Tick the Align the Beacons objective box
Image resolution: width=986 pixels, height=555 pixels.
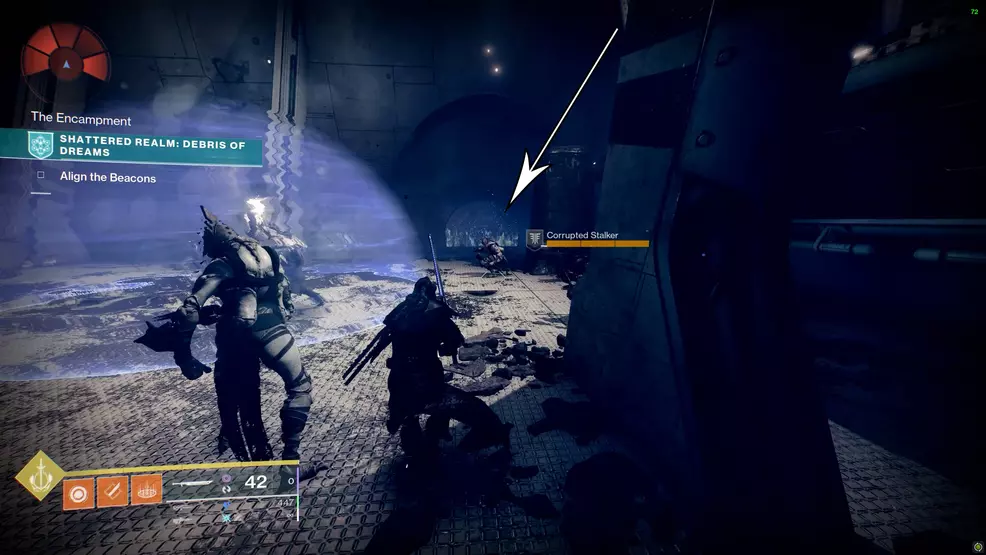tap(41, 178)
